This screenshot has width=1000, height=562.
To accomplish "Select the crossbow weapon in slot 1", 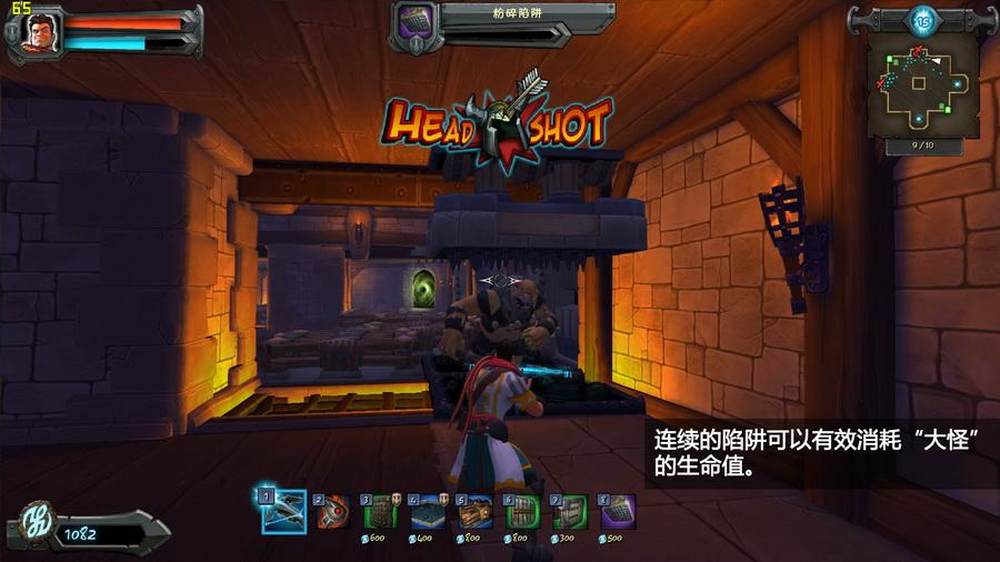I will pos(285,511).
